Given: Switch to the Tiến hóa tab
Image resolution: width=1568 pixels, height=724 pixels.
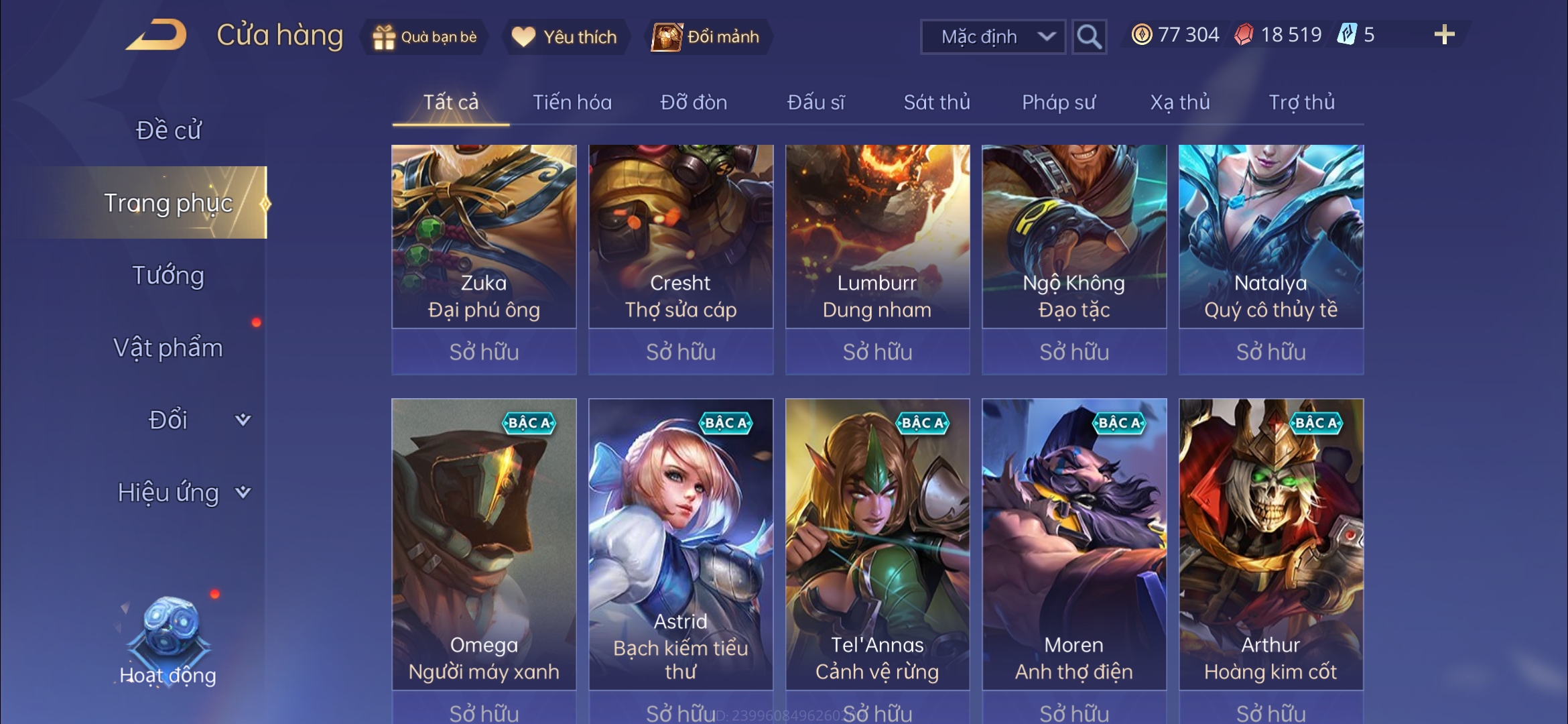Looking at the screenshot, I should point(572,103).
